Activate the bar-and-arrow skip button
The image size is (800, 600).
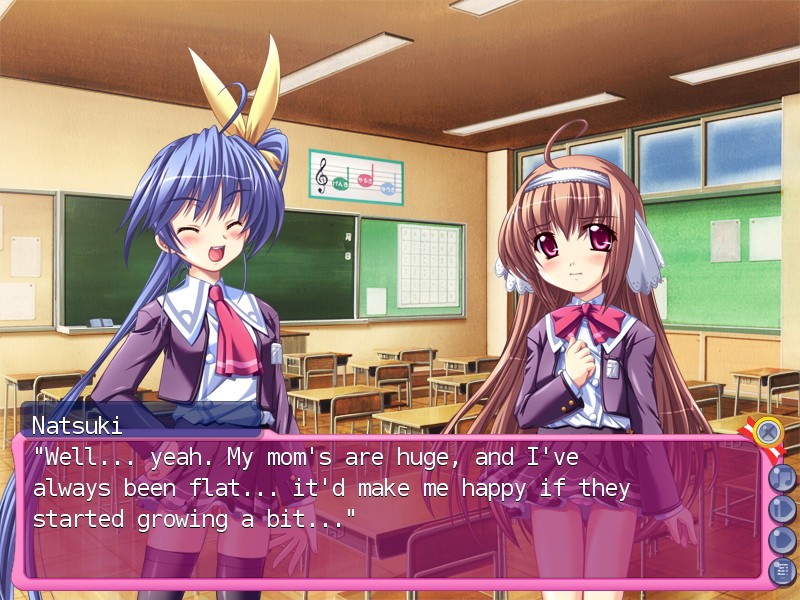pos(781,509)
